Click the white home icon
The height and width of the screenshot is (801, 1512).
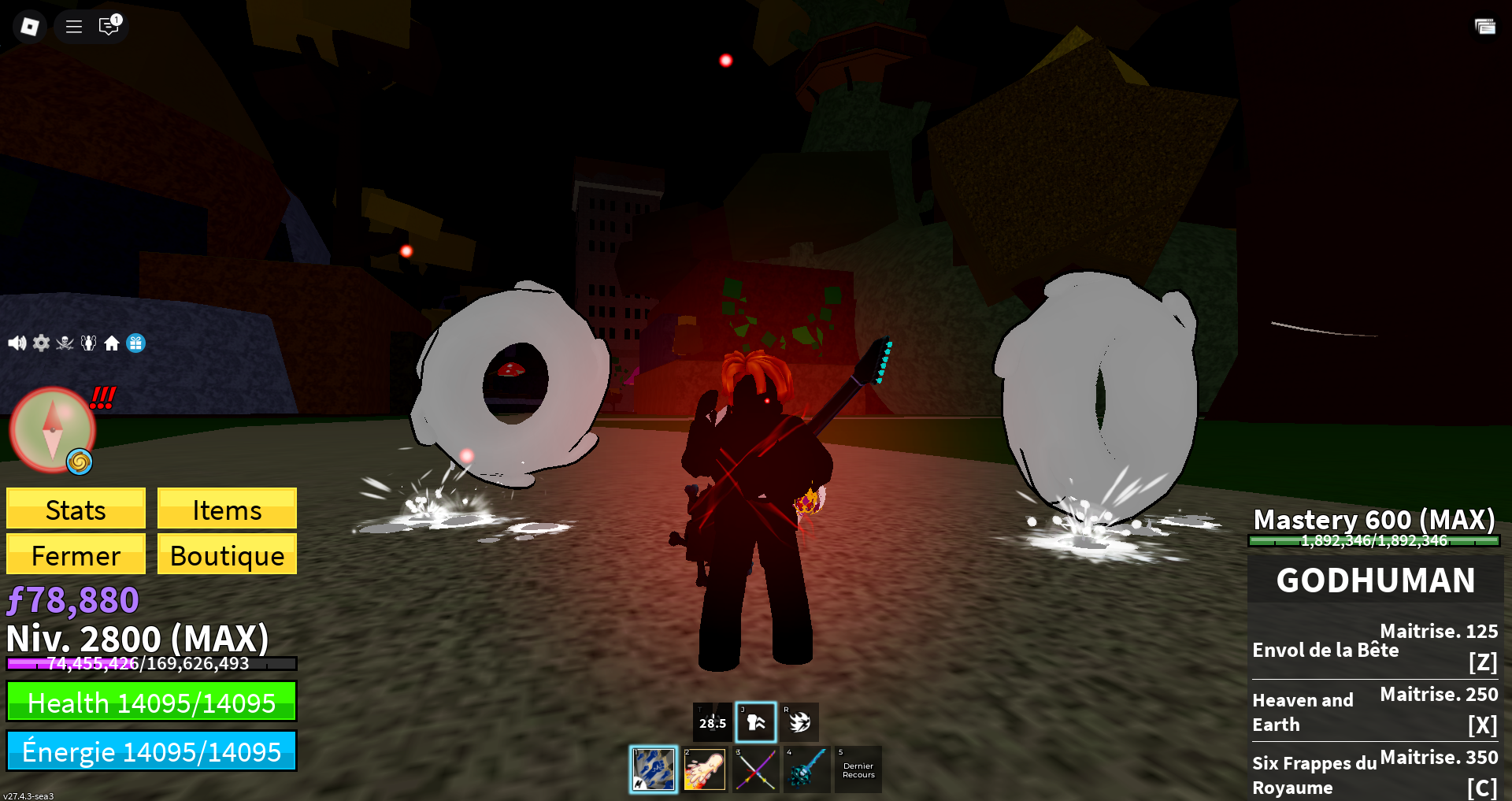point(112,343)
